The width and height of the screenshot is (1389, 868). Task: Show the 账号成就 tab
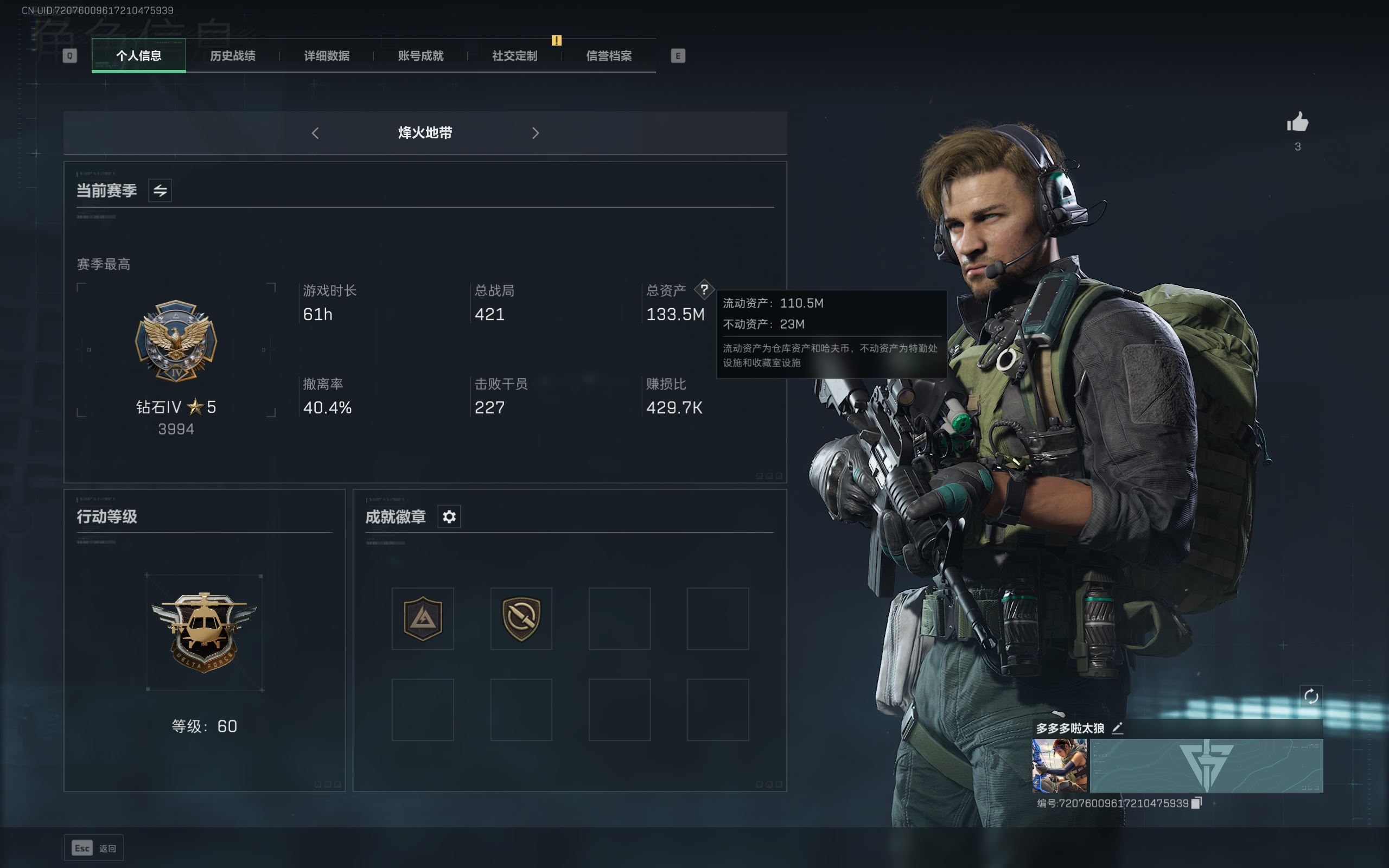[420, 56]
